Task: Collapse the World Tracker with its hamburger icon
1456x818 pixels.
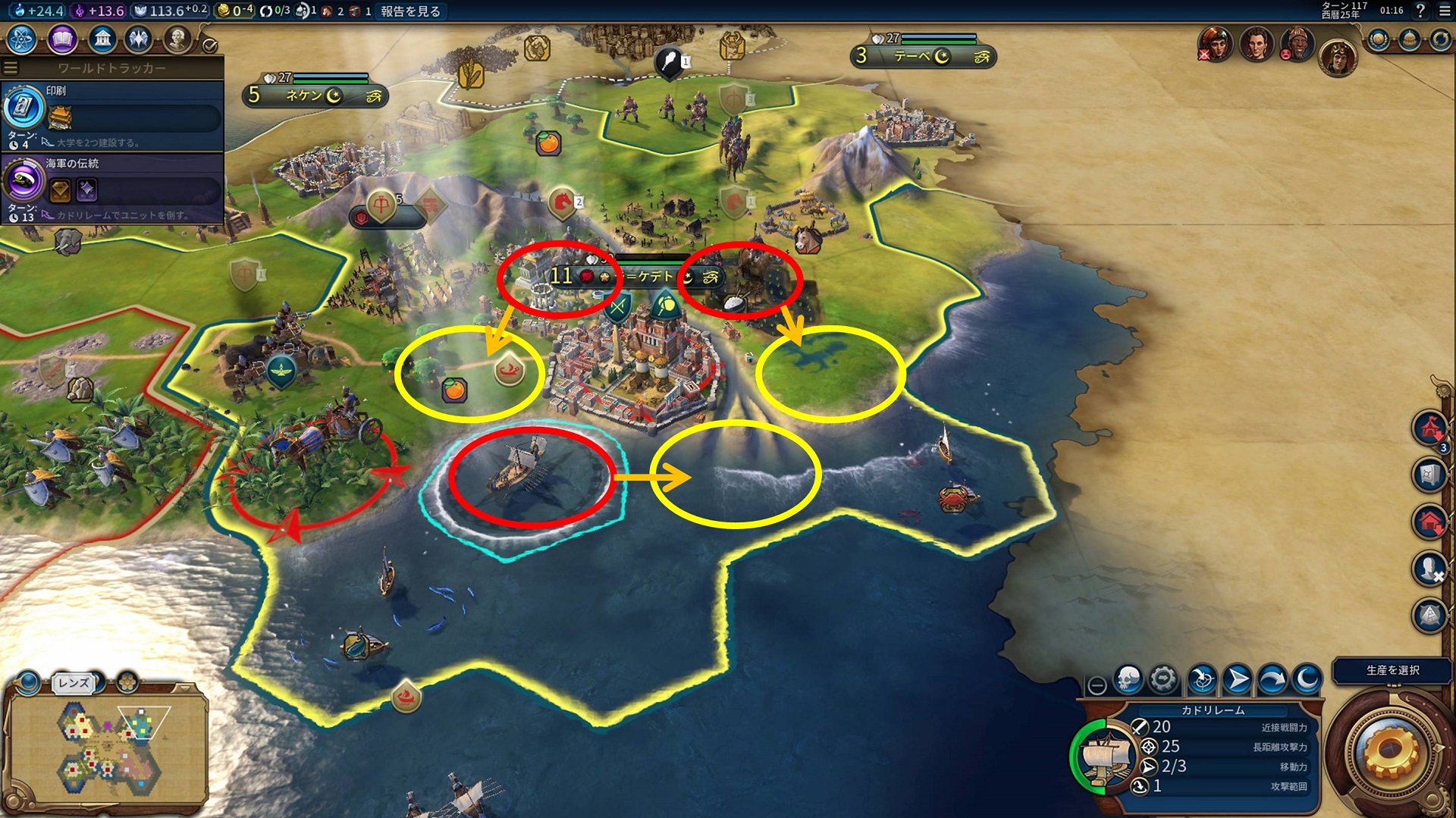Action: pyautogui.click(x=10, y=67)
